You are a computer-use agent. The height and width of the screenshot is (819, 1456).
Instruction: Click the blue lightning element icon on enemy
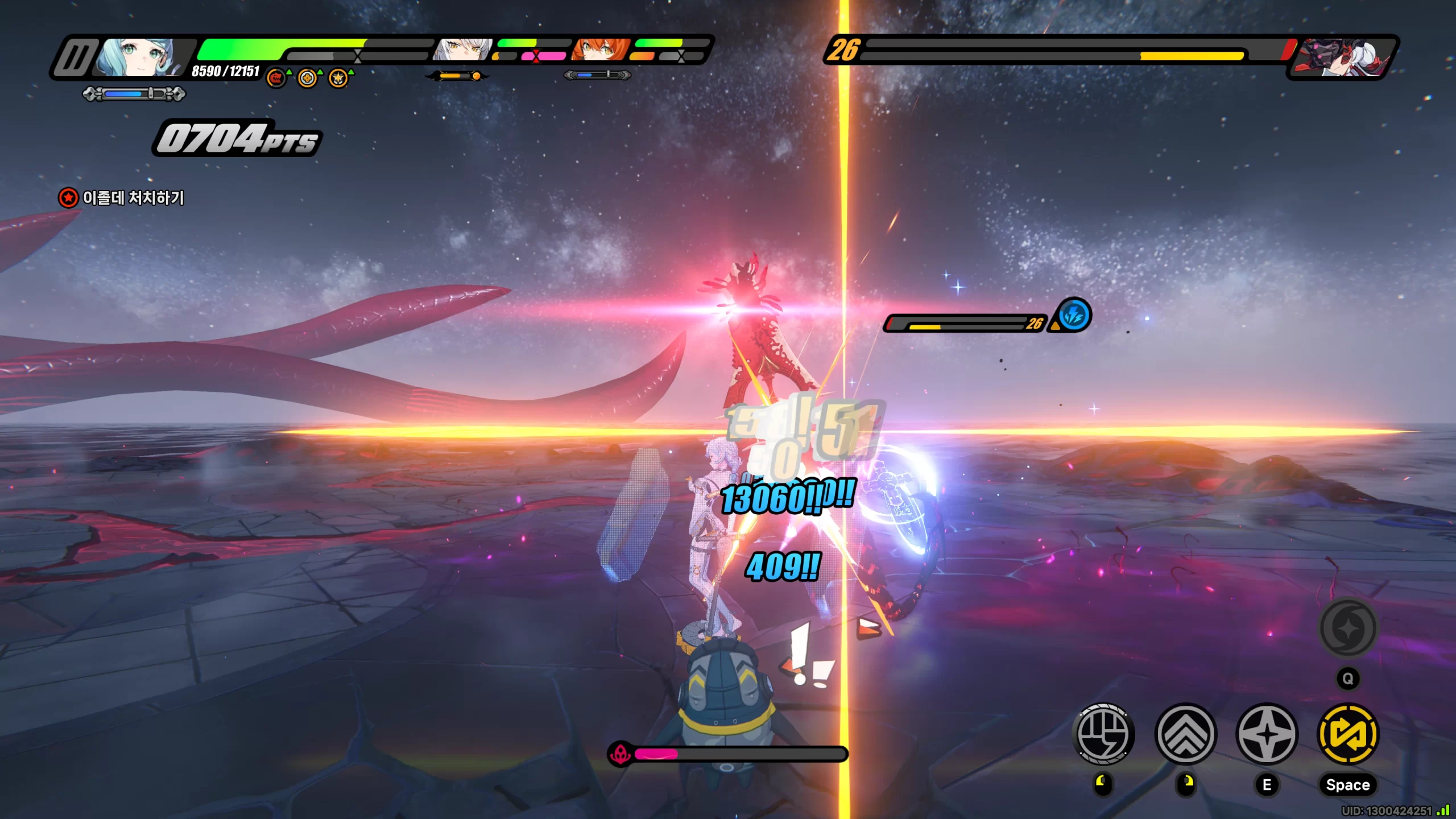(1074, 315)
